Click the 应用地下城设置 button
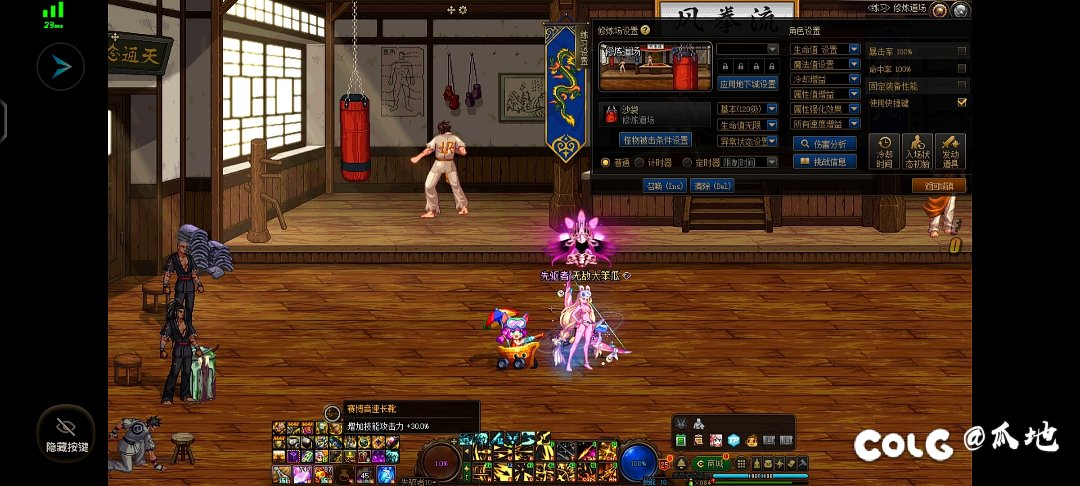The height and width of the screenshot is (486, 1080). point(748,84)
